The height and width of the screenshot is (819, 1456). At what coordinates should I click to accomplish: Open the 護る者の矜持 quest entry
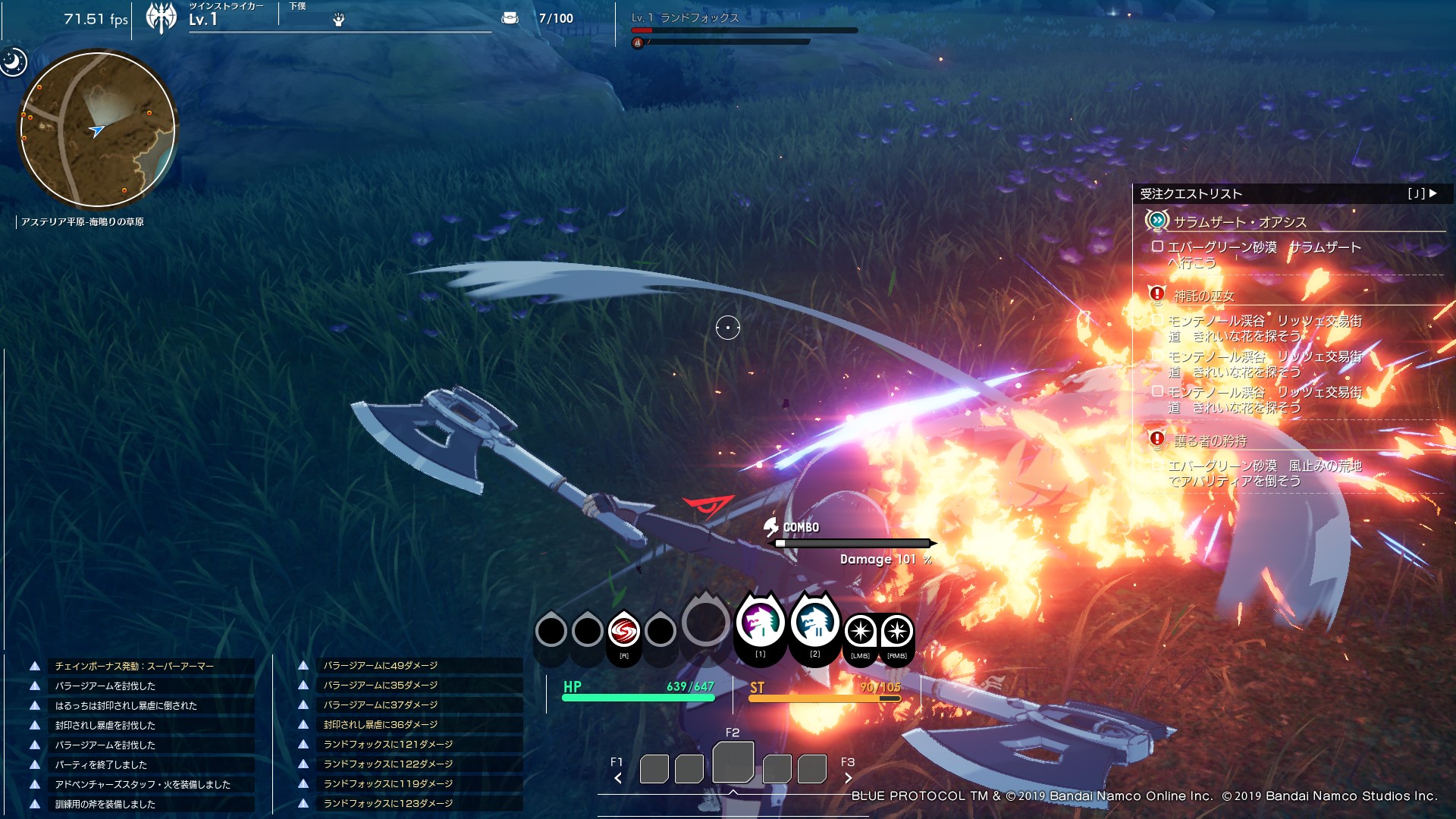[1210, 441]
